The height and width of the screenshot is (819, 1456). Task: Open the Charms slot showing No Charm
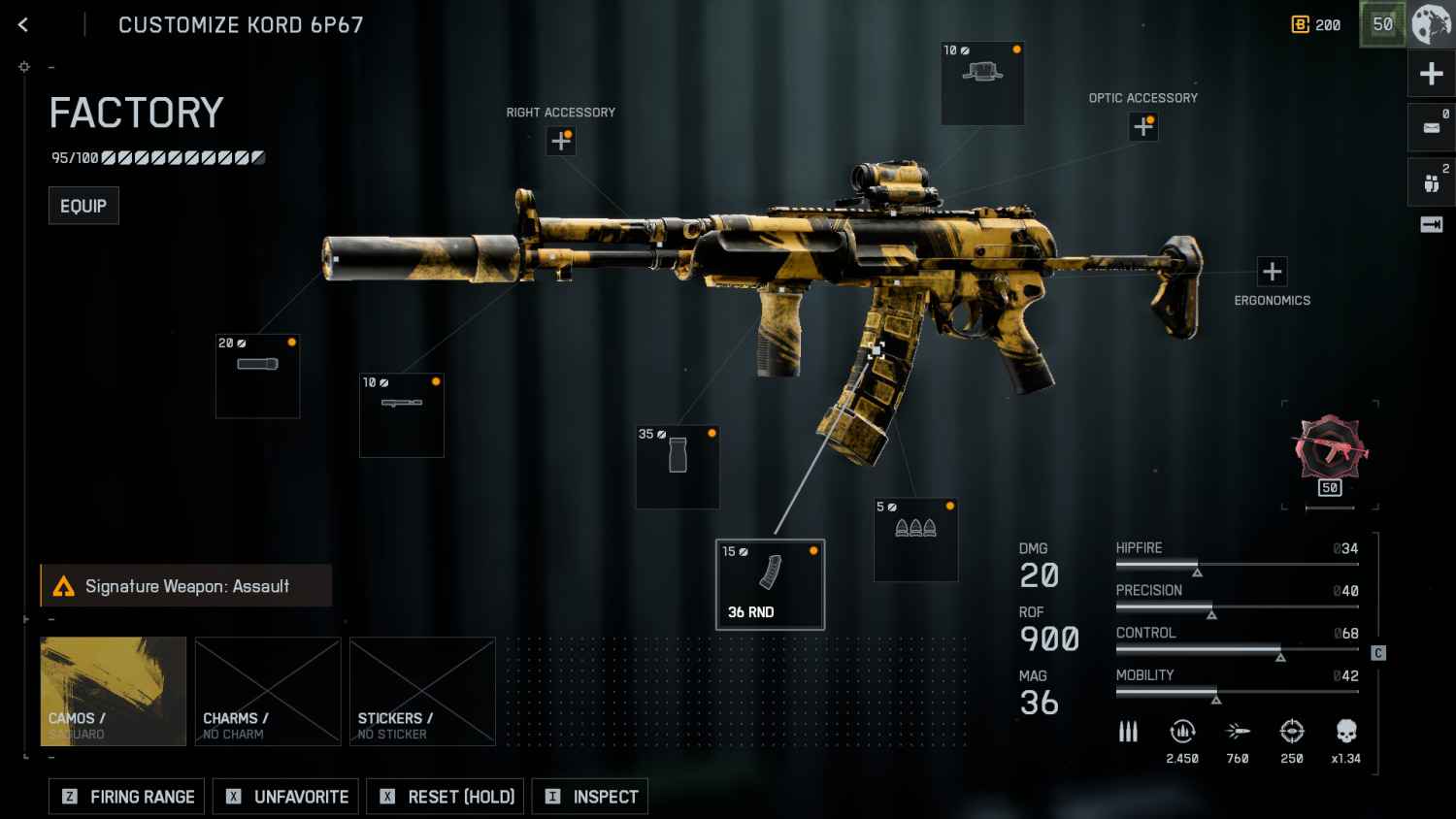(x=268, y=691)
